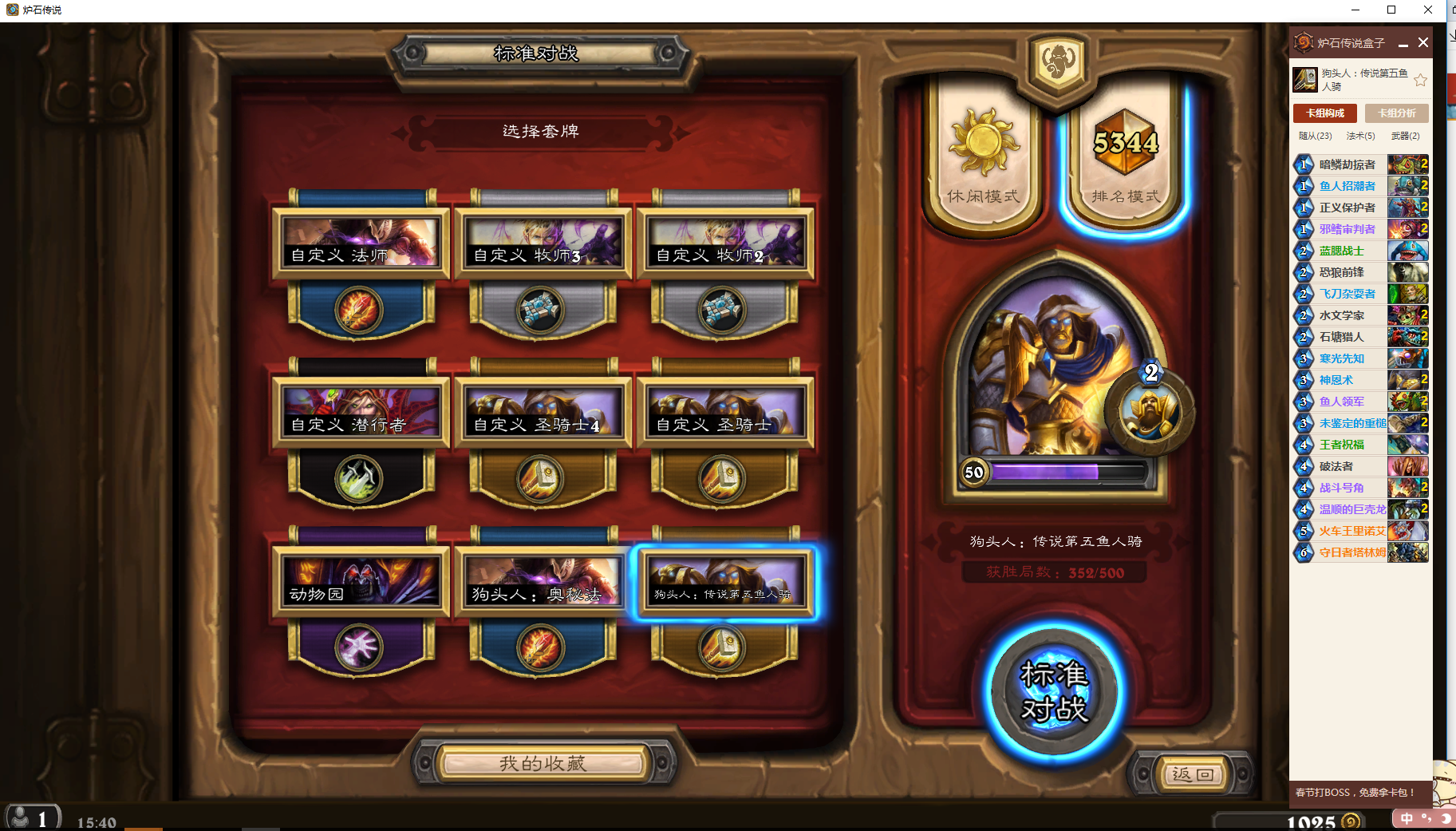Viewport: 1456px width, 831px height.
Task: Minimize the 炉石传说盒子 overlay
Action: click(x=1403, y=44)
